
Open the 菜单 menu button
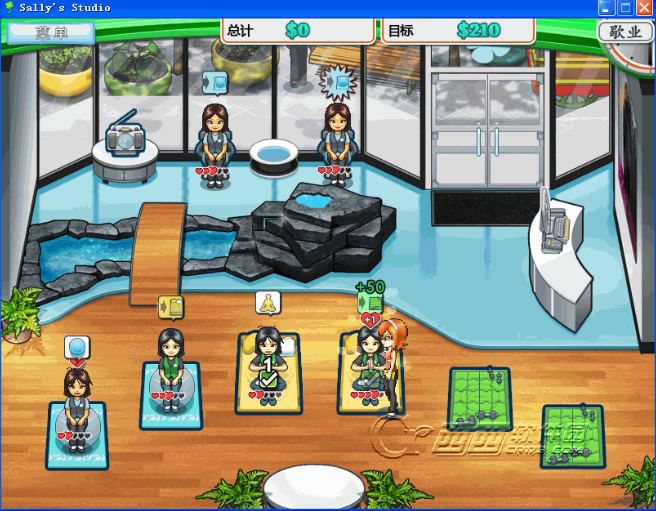click(50, 31)
